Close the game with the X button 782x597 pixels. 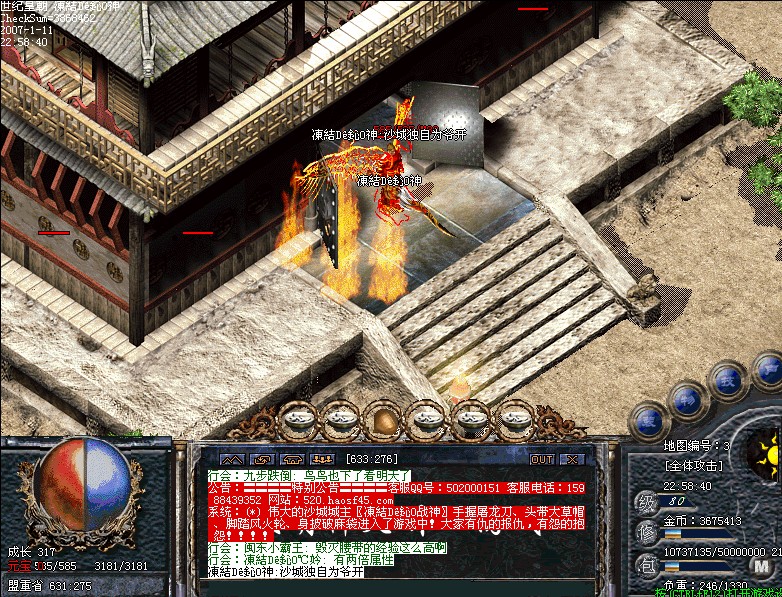pos(571,459)
